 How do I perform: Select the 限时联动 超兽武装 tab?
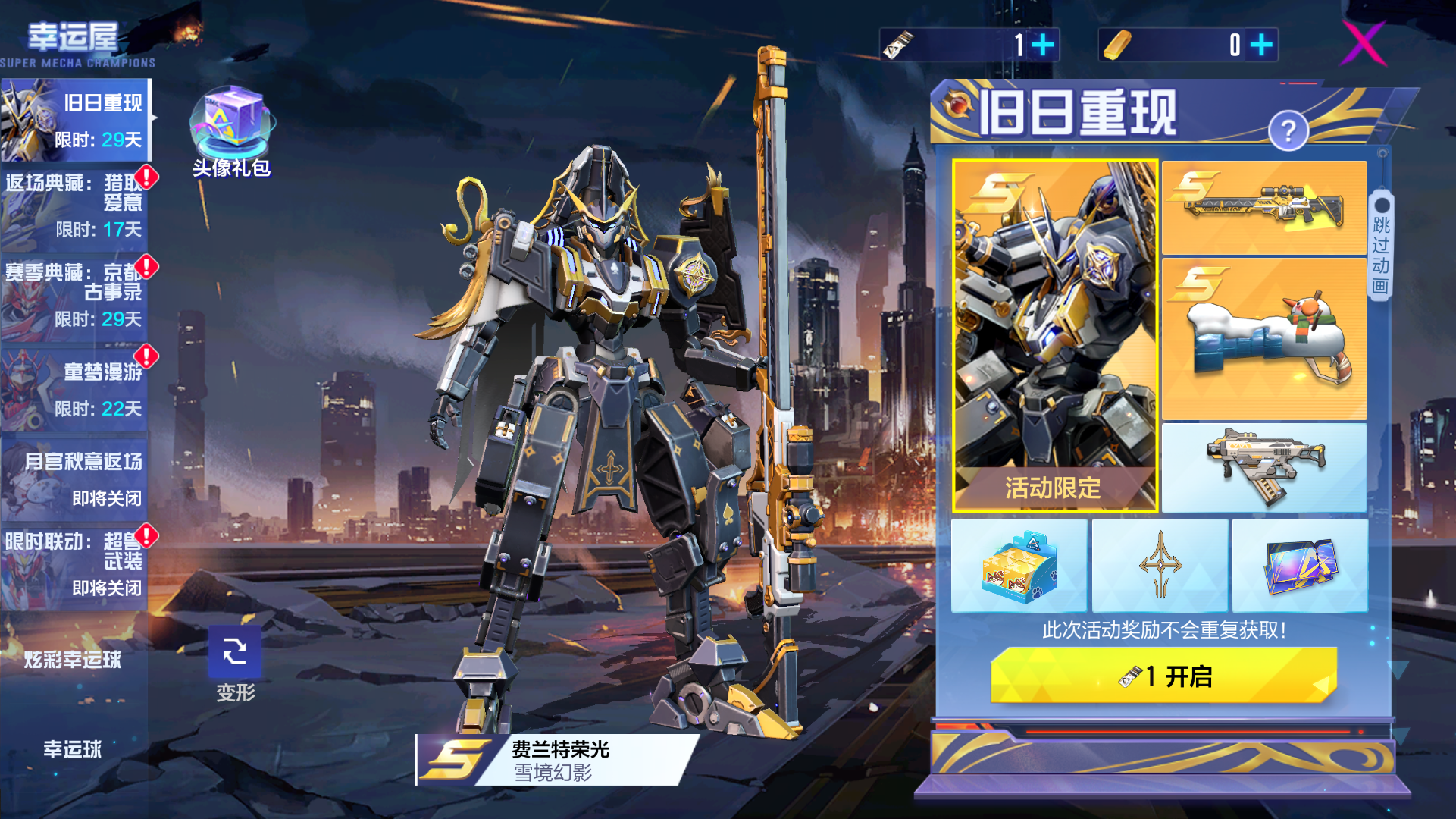coord(74,565)
